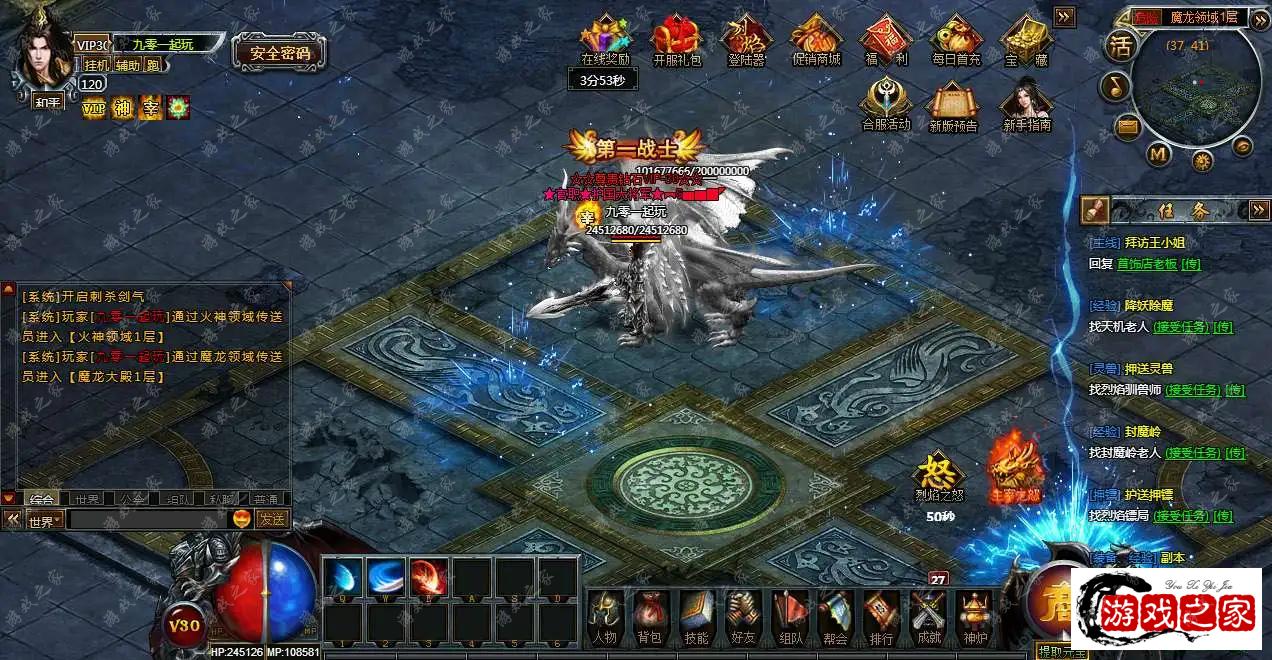Open the 世界 chat channel dropdown
This screenshot has width=1272, height=660.
point(44,520)
